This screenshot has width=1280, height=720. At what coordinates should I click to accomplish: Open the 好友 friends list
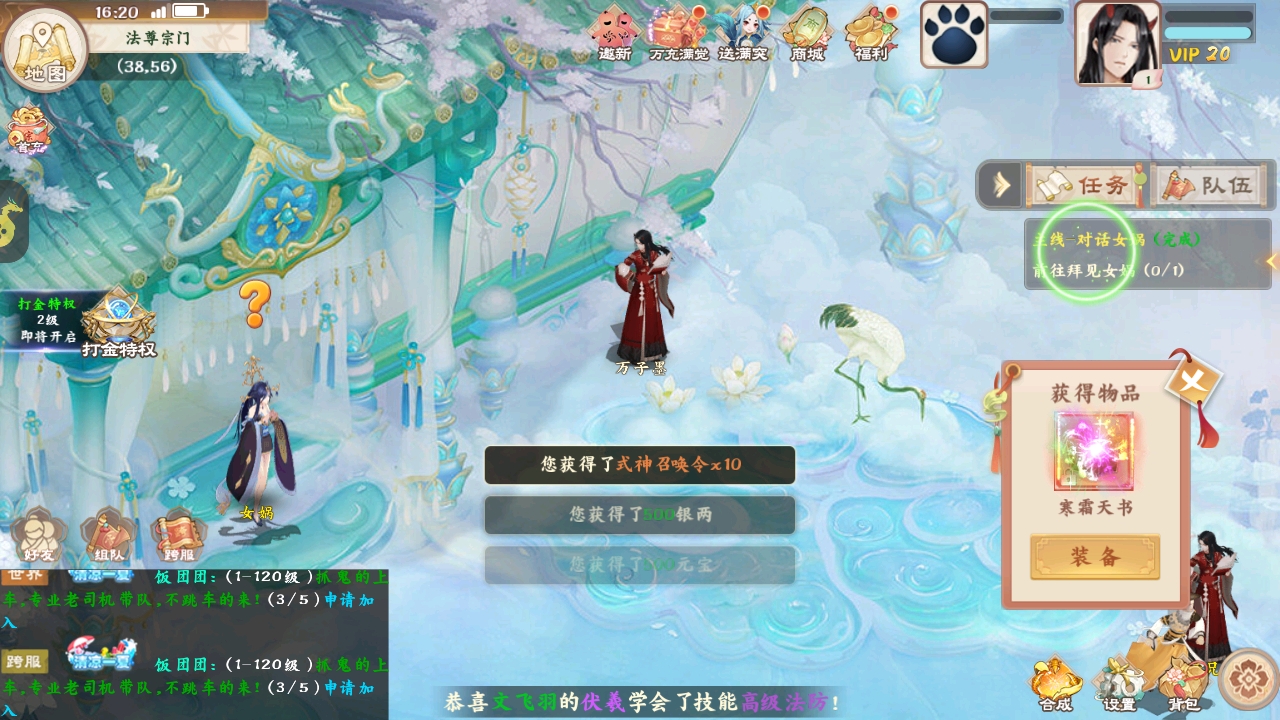pos(39,538)
